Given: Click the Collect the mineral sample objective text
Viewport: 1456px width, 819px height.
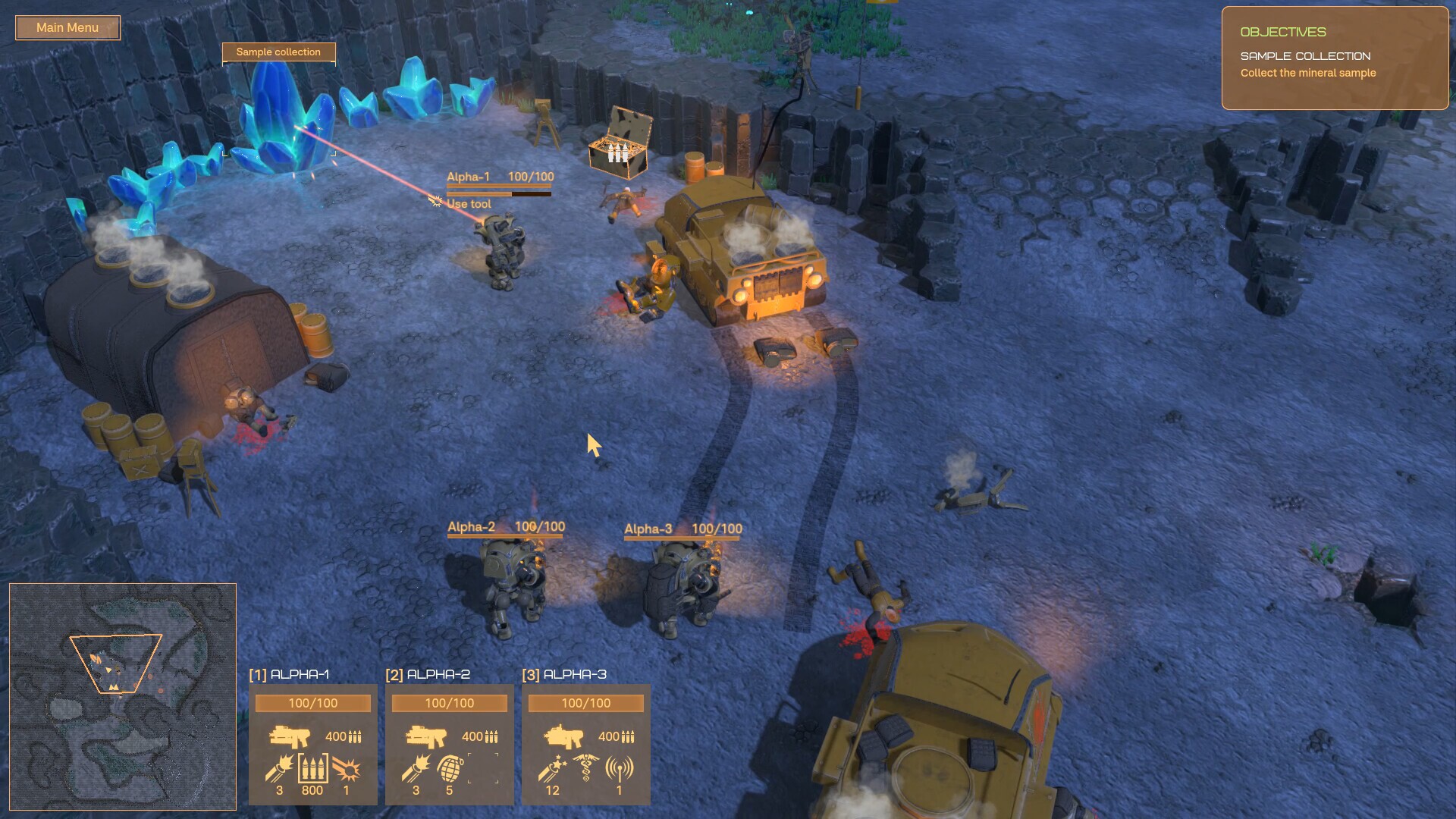Looking at the screenshot, I should coord(1307,73).
